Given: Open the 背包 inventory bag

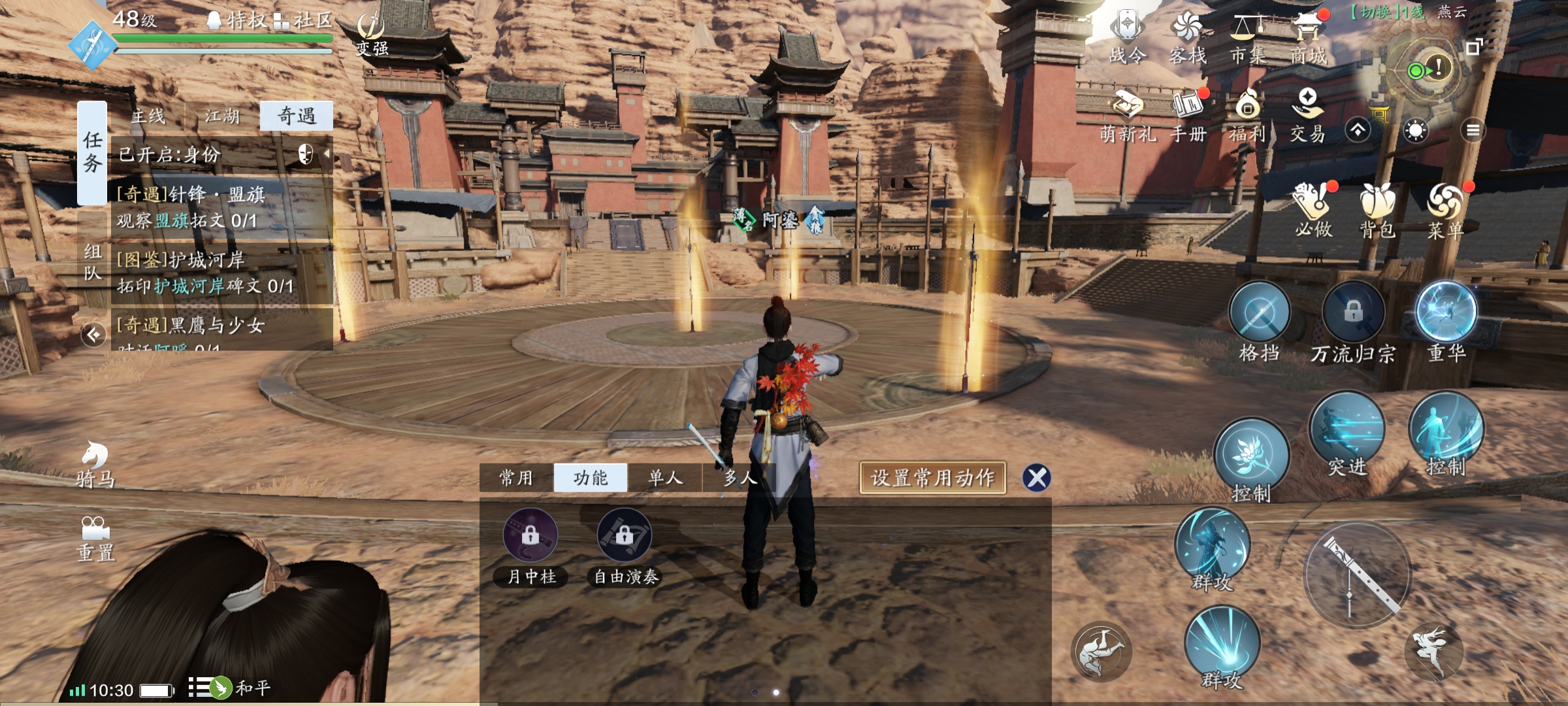Looking at the screenshot, I should 1377,209.
